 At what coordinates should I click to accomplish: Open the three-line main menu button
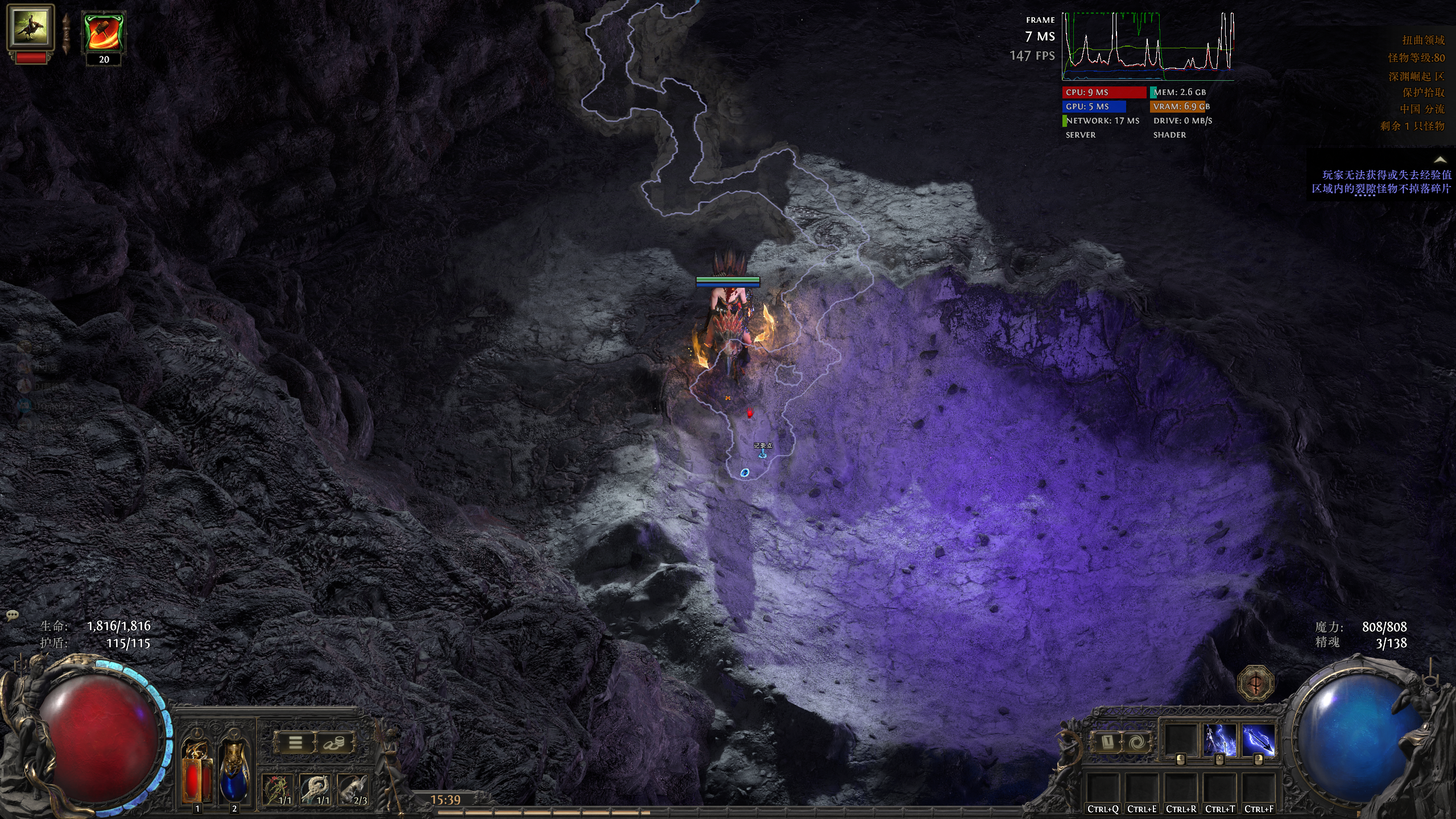pos(295,742)
